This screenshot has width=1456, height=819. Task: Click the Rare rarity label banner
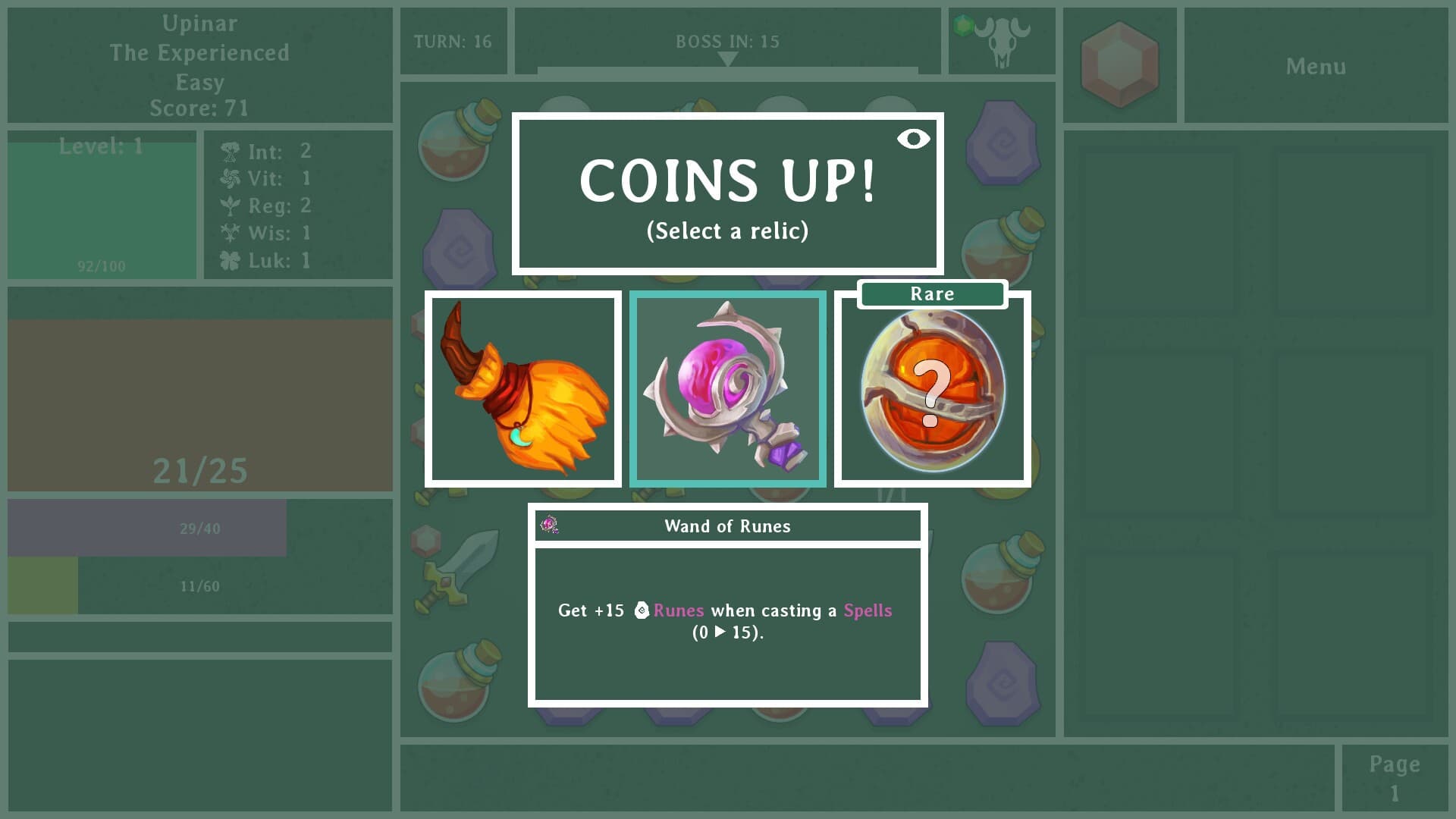[931, 294]
